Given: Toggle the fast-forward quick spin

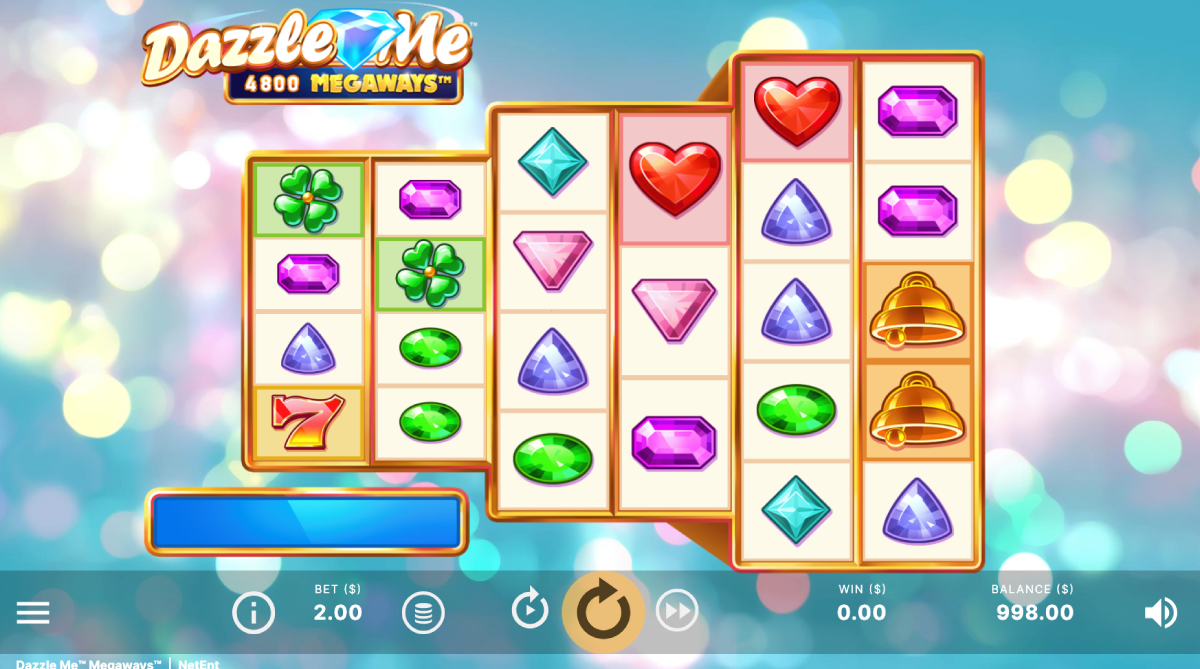Looking at the screenshot, I should [677, 610].
